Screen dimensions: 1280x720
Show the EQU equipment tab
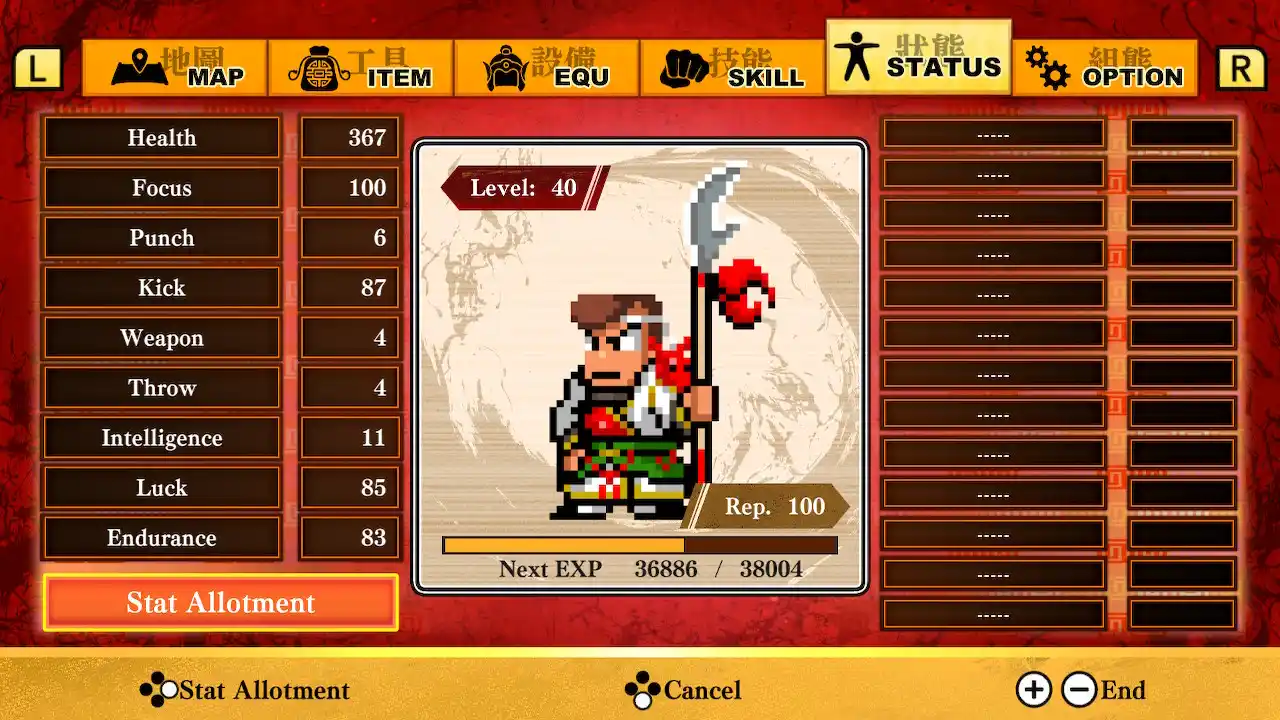click(x=547, y=68)
